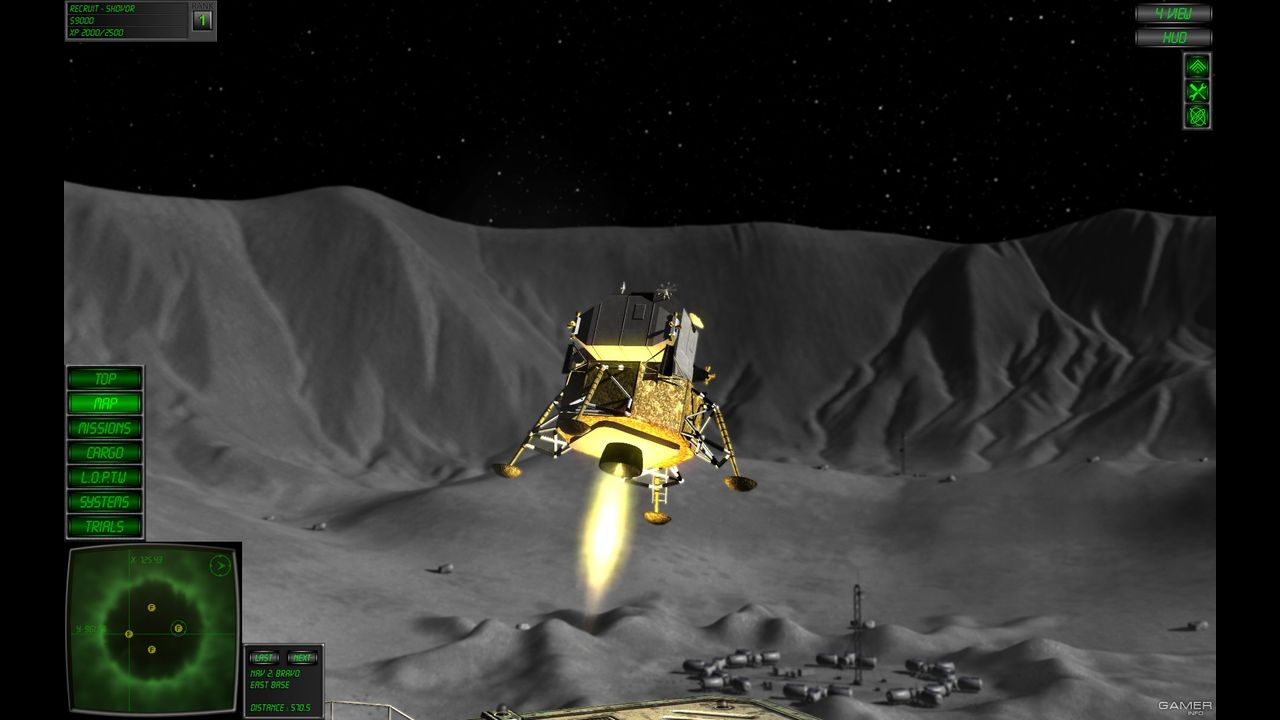This screenshot has height=720, width=1280.
Task: Activate the crossed-out orbit globe icon
Action: click(1197, 116)
